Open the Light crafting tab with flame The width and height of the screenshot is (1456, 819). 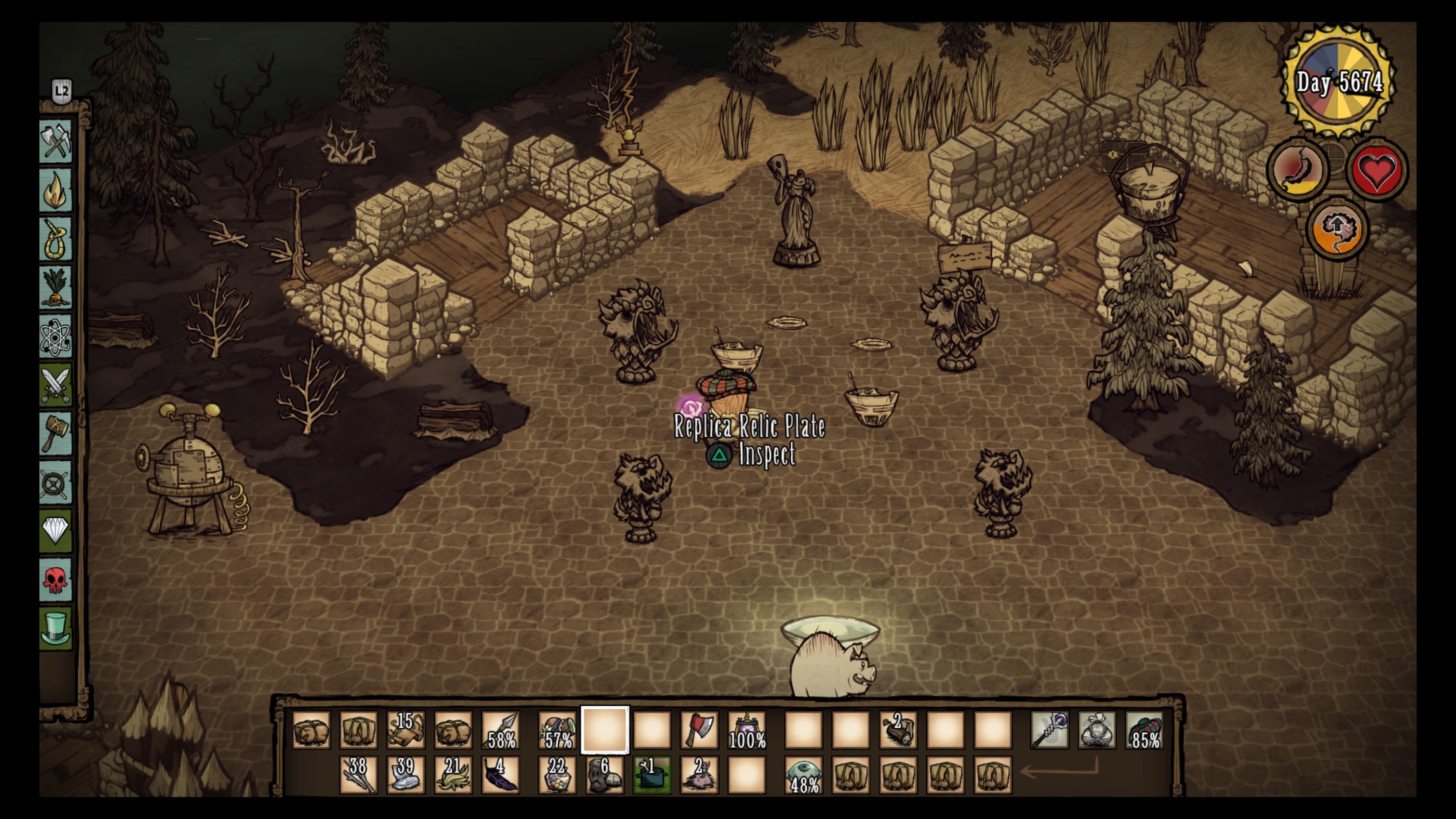[55, 190]
